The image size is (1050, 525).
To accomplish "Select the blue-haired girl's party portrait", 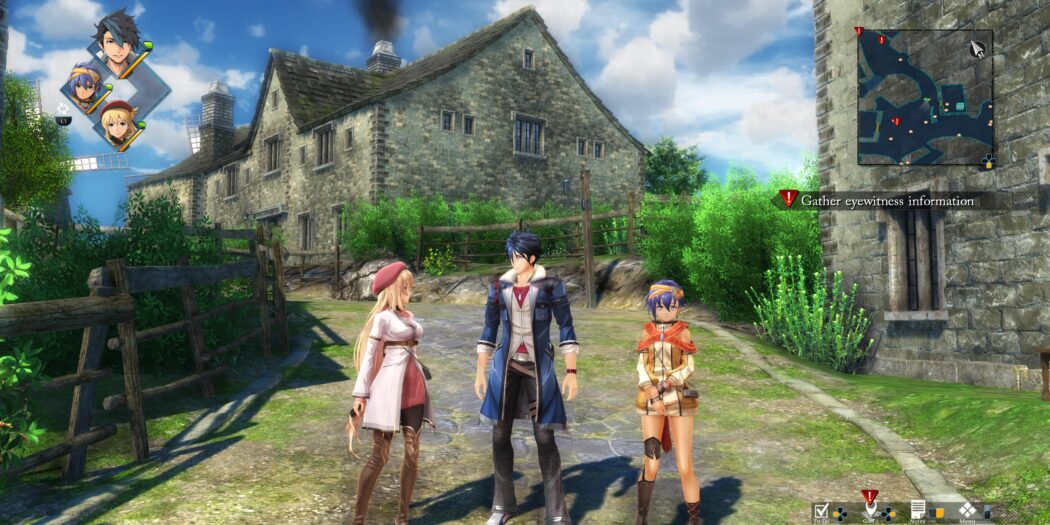I will coord(85,86).
